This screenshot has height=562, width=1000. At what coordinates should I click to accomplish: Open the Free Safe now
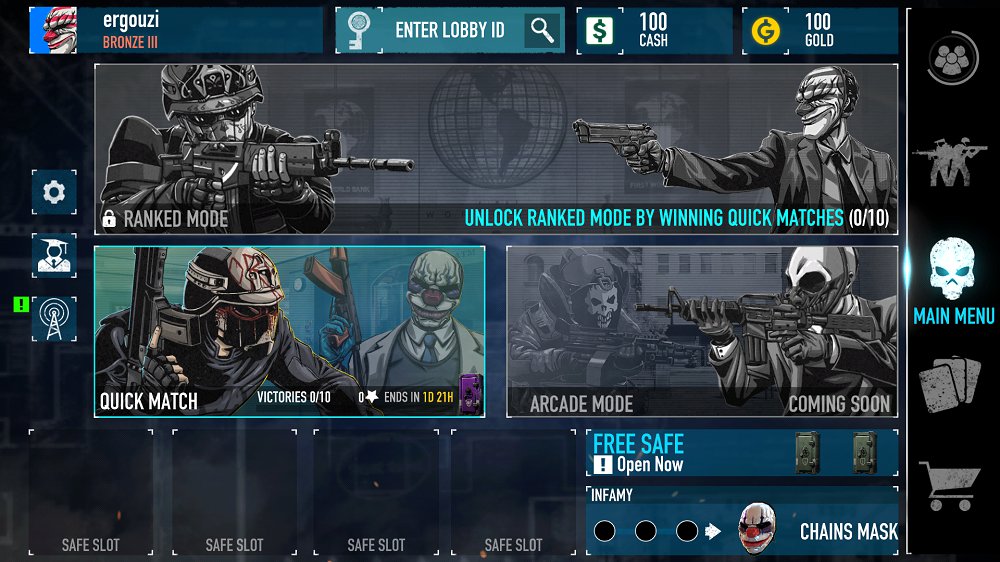coord(741,454)
